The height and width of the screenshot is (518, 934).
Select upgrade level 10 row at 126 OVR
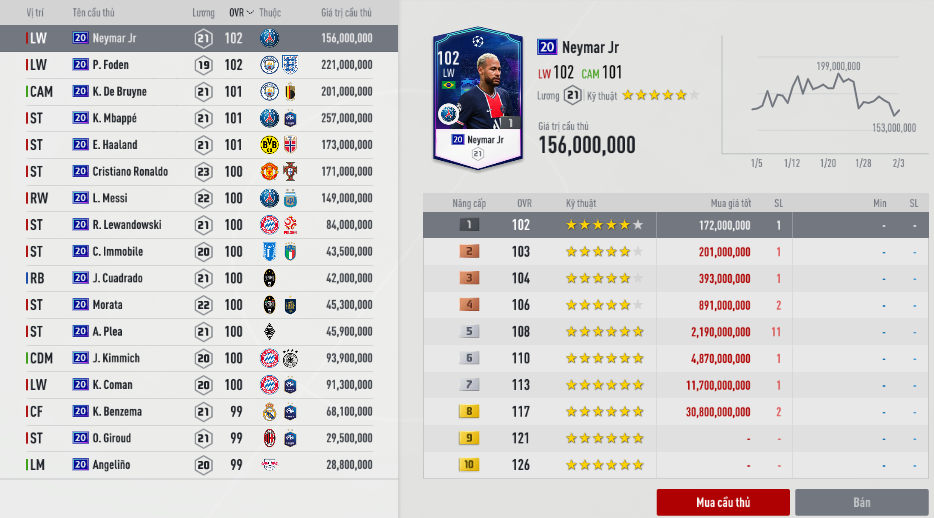coord(676,465)
